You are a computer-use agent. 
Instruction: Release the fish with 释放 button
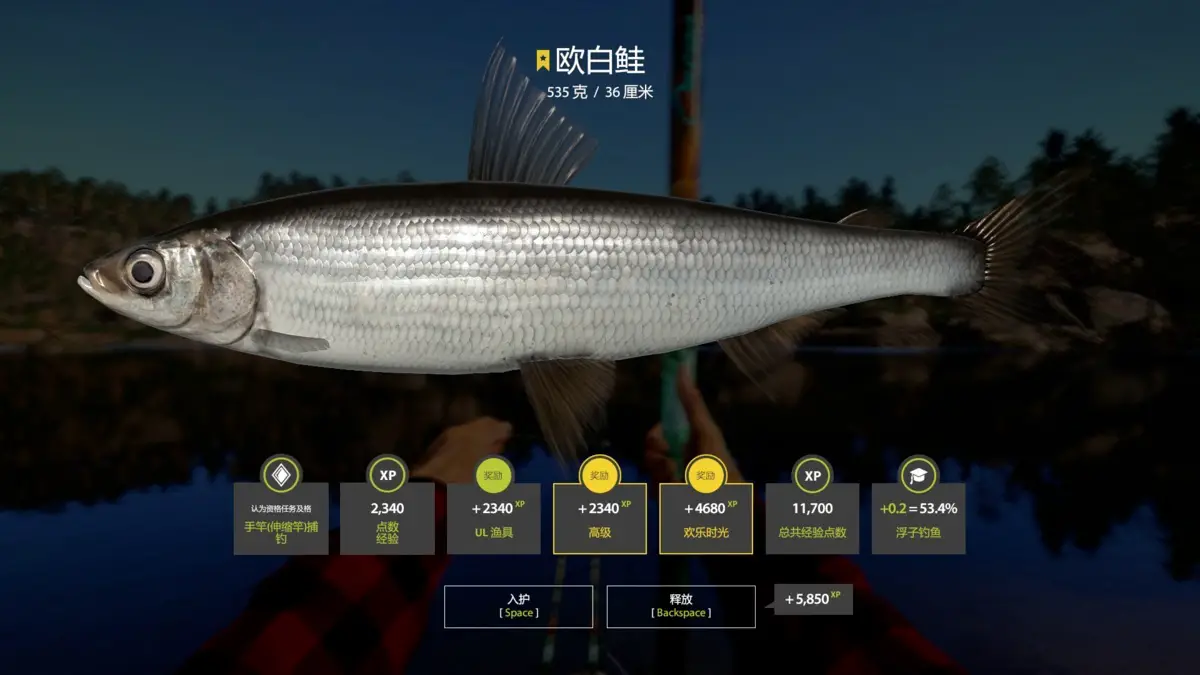[681, 606]
